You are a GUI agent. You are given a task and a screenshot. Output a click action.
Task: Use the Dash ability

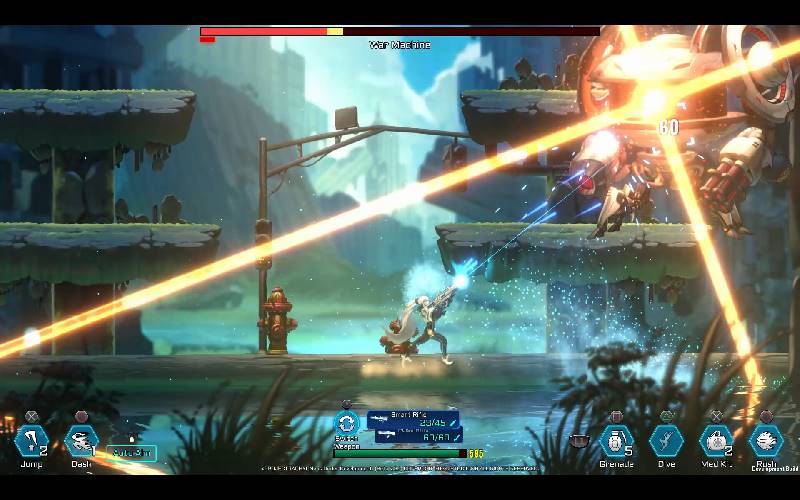[81, 440]
